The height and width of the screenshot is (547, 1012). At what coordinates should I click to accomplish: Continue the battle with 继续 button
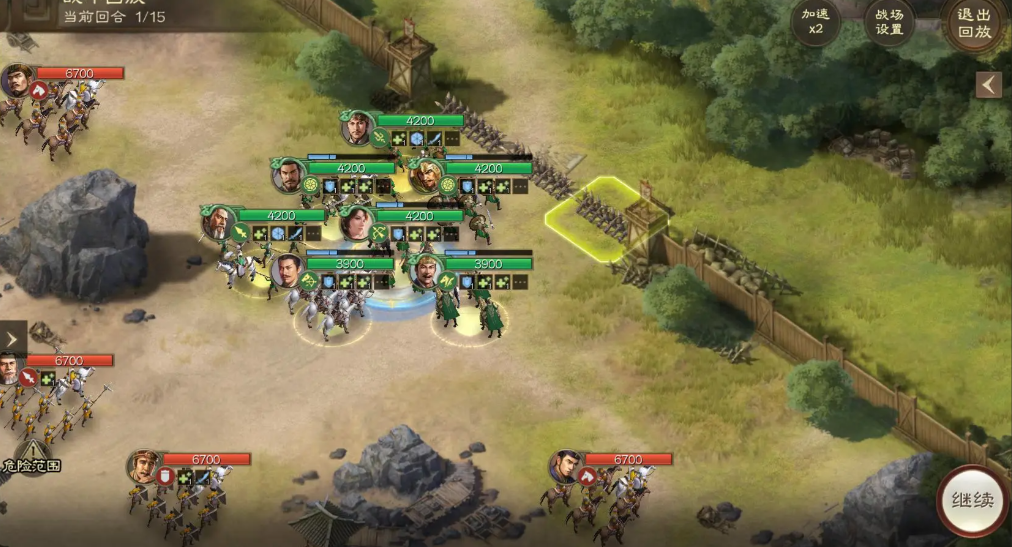[x=972, y=500]
